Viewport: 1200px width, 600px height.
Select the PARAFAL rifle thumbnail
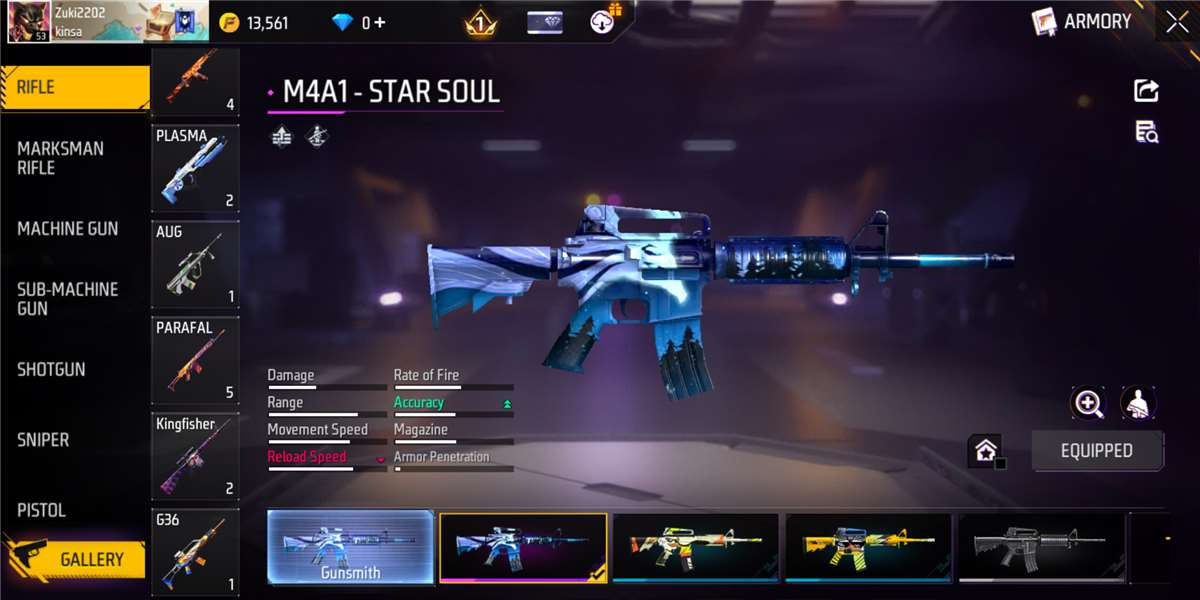click(195, 360)
